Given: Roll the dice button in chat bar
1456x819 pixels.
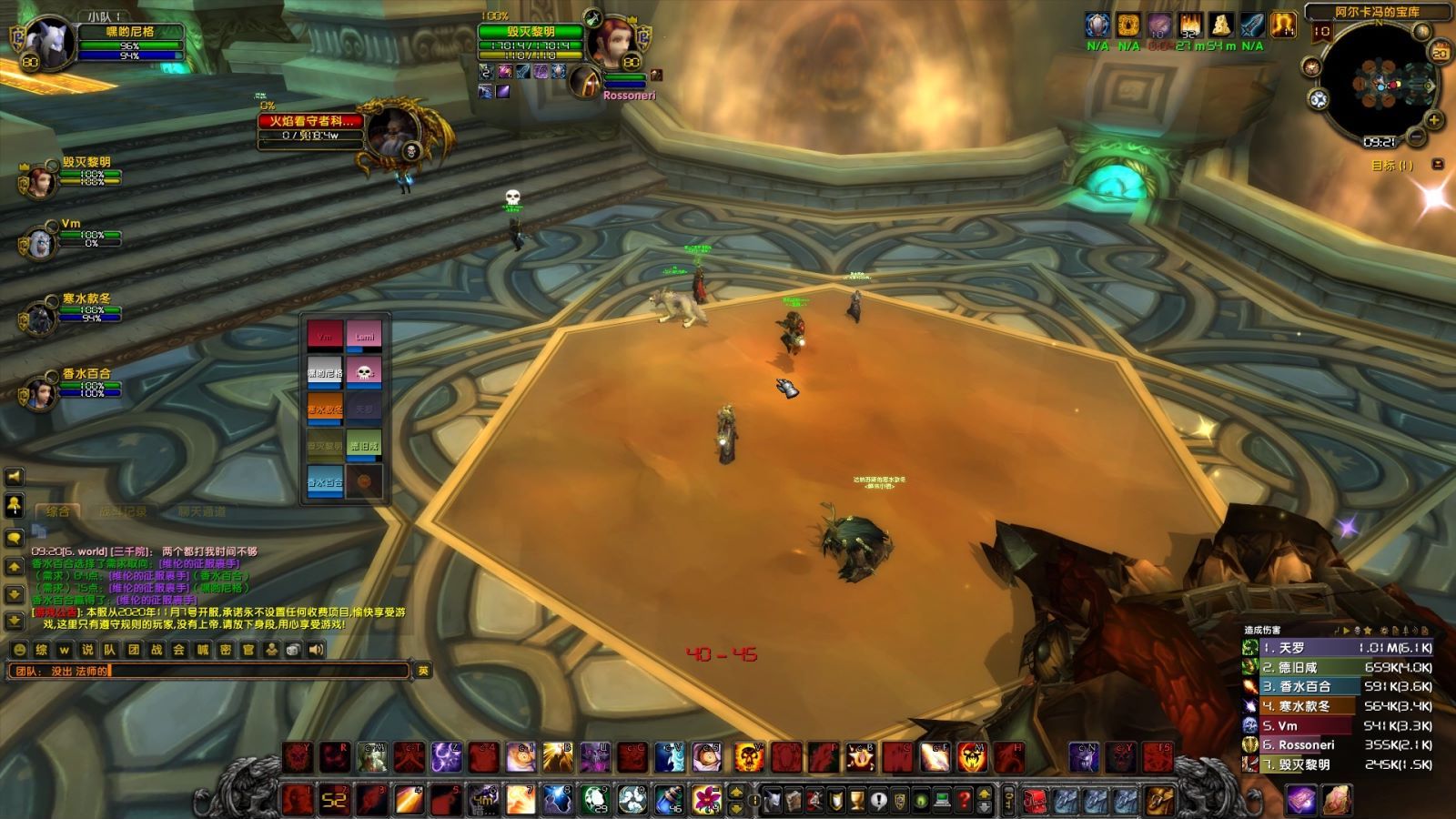Looking at the screenshot, I should 293,650.
